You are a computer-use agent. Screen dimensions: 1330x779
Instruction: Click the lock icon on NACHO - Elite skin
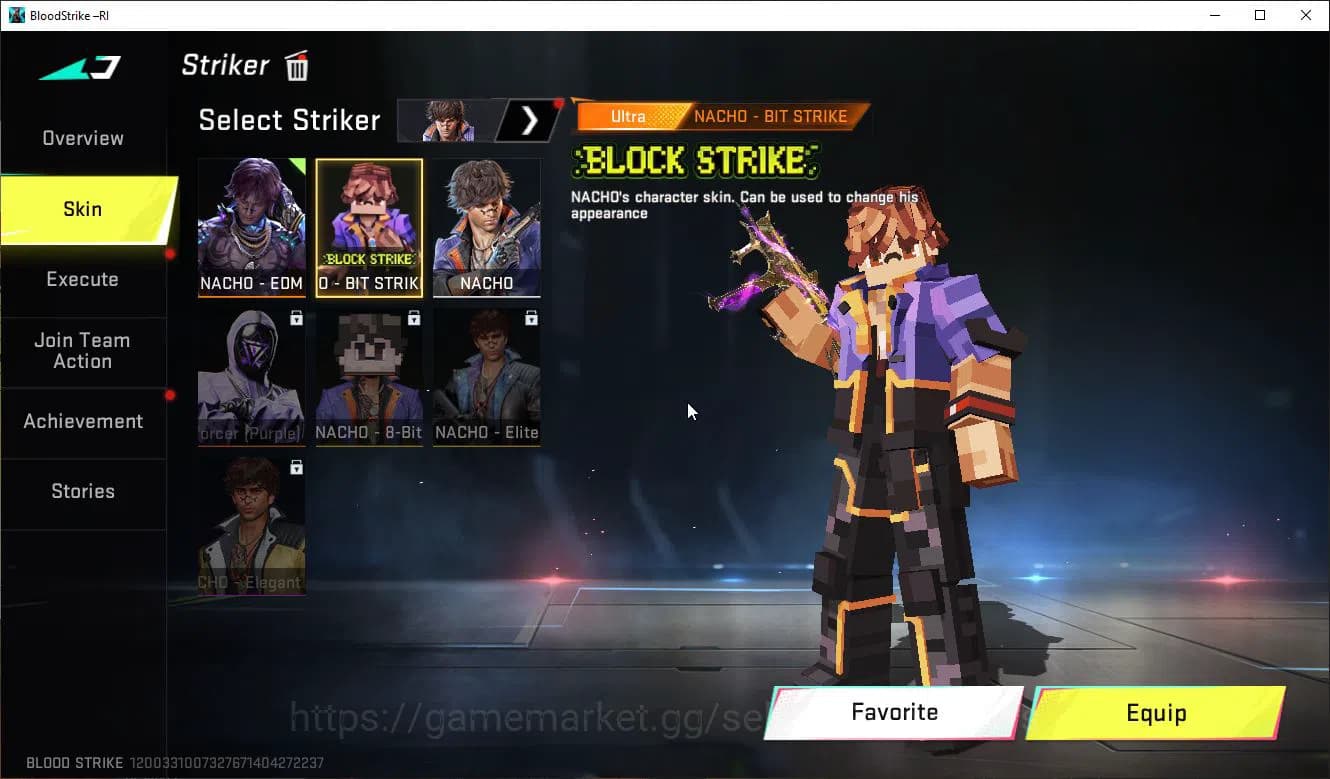pyautogui.click(x=531, y=317)
